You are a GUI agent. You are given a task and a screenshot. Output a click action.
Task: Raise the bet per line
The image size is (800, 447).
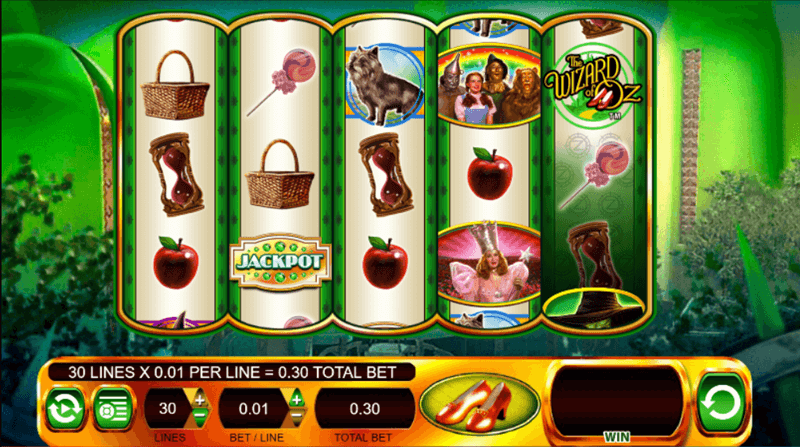click(296, 400)
